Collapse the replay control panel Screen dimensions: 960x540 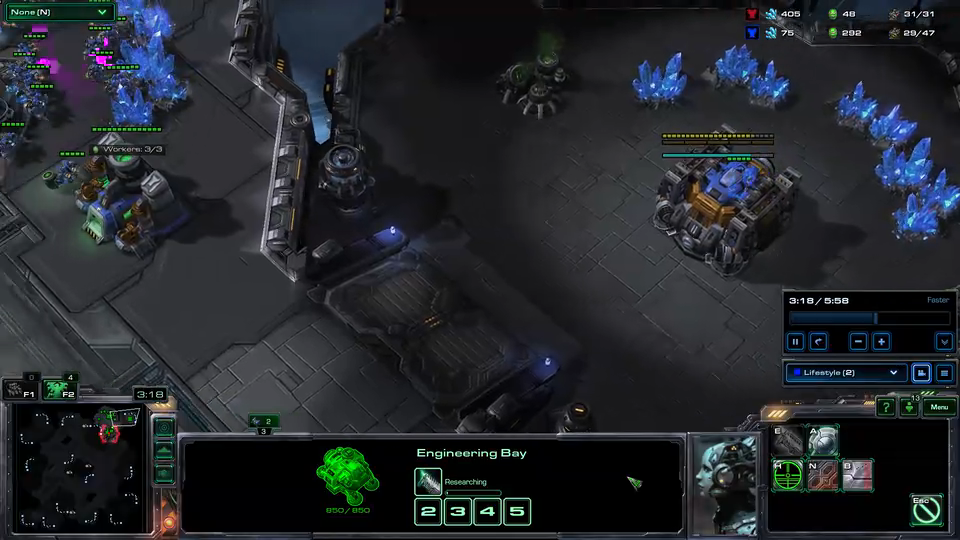(943, 342)
